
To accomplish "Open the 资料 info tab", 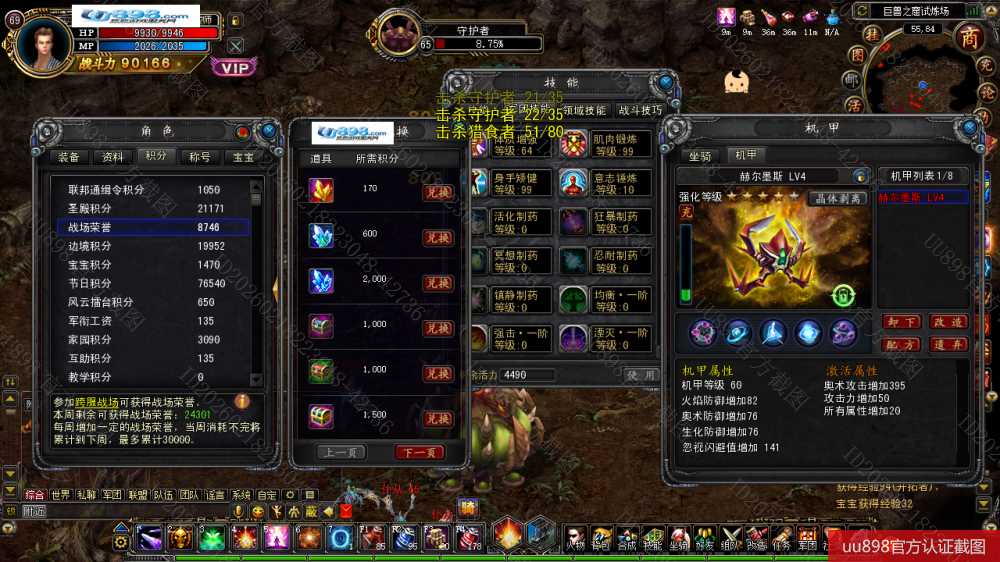I will click(x=113, y=157).
